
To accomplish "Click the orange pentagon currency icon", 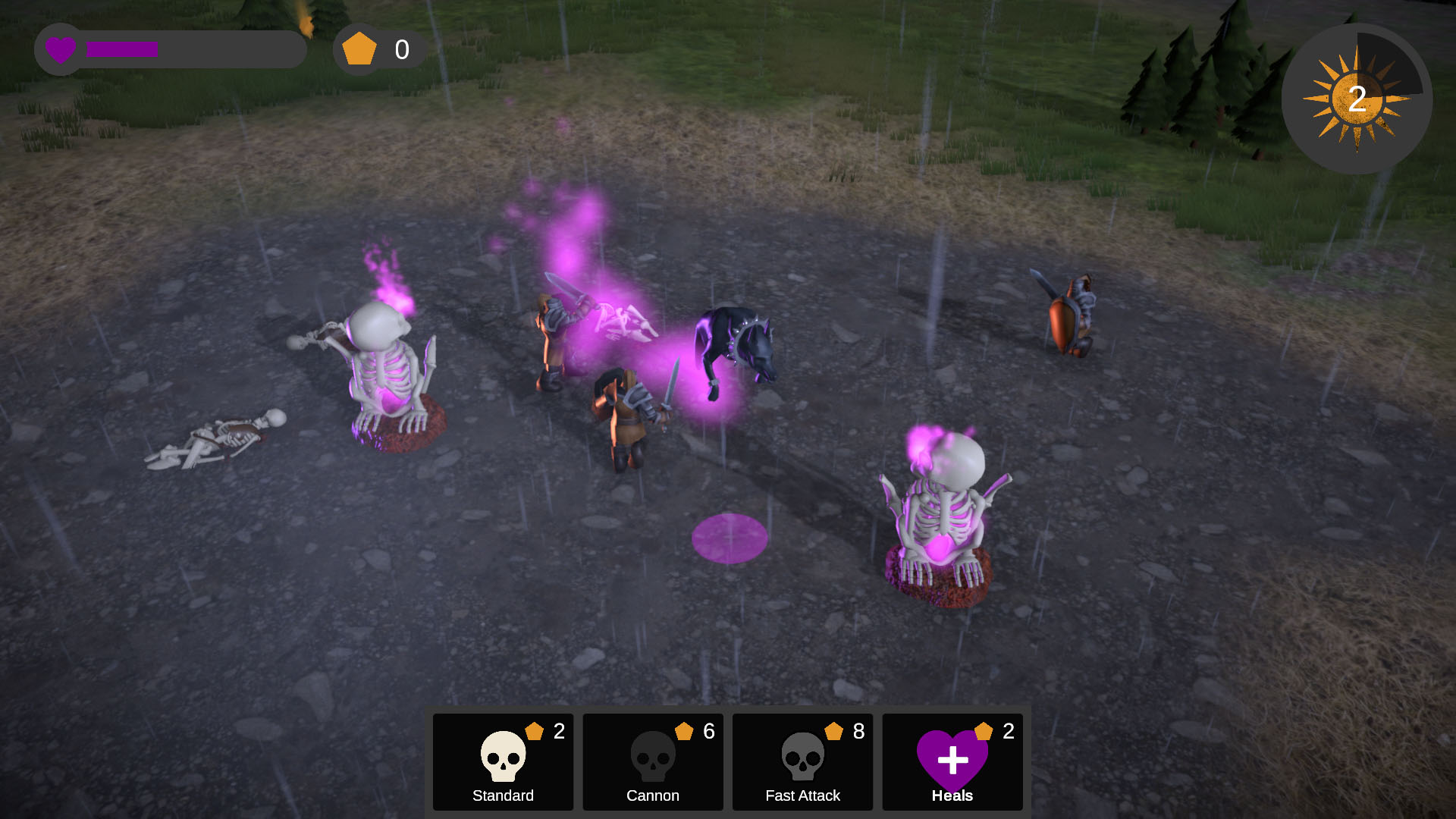I will [x=359, y=48].
